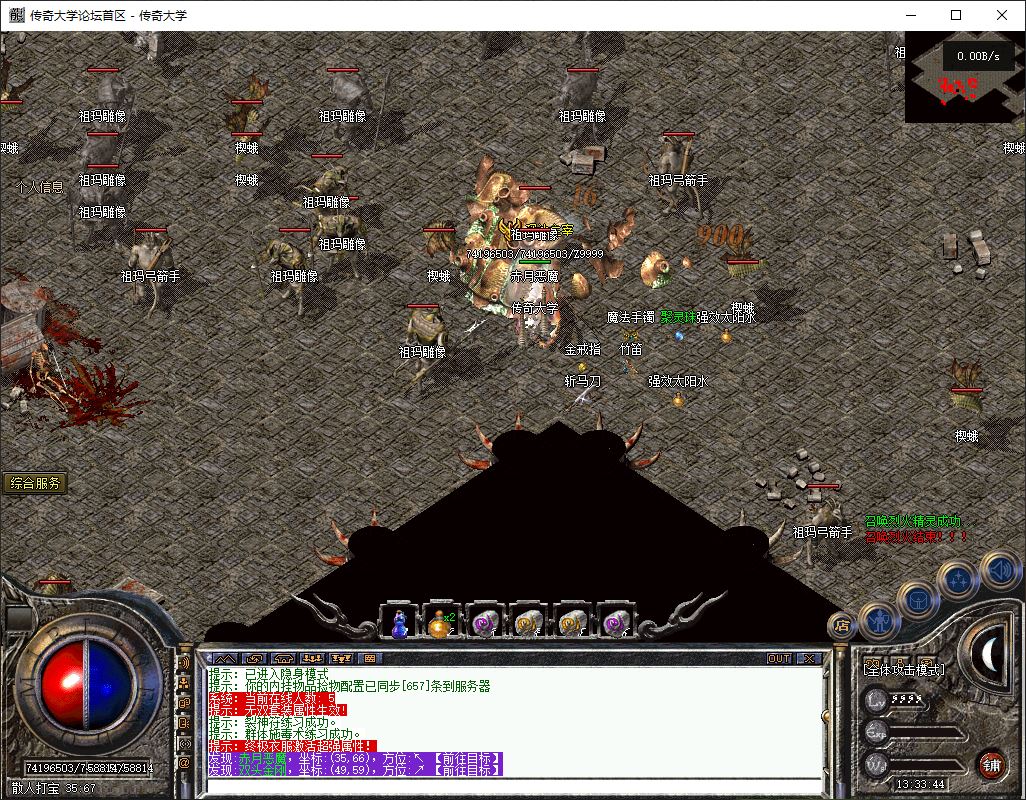
Task: Maximize the game window
Action: (956, 15)
